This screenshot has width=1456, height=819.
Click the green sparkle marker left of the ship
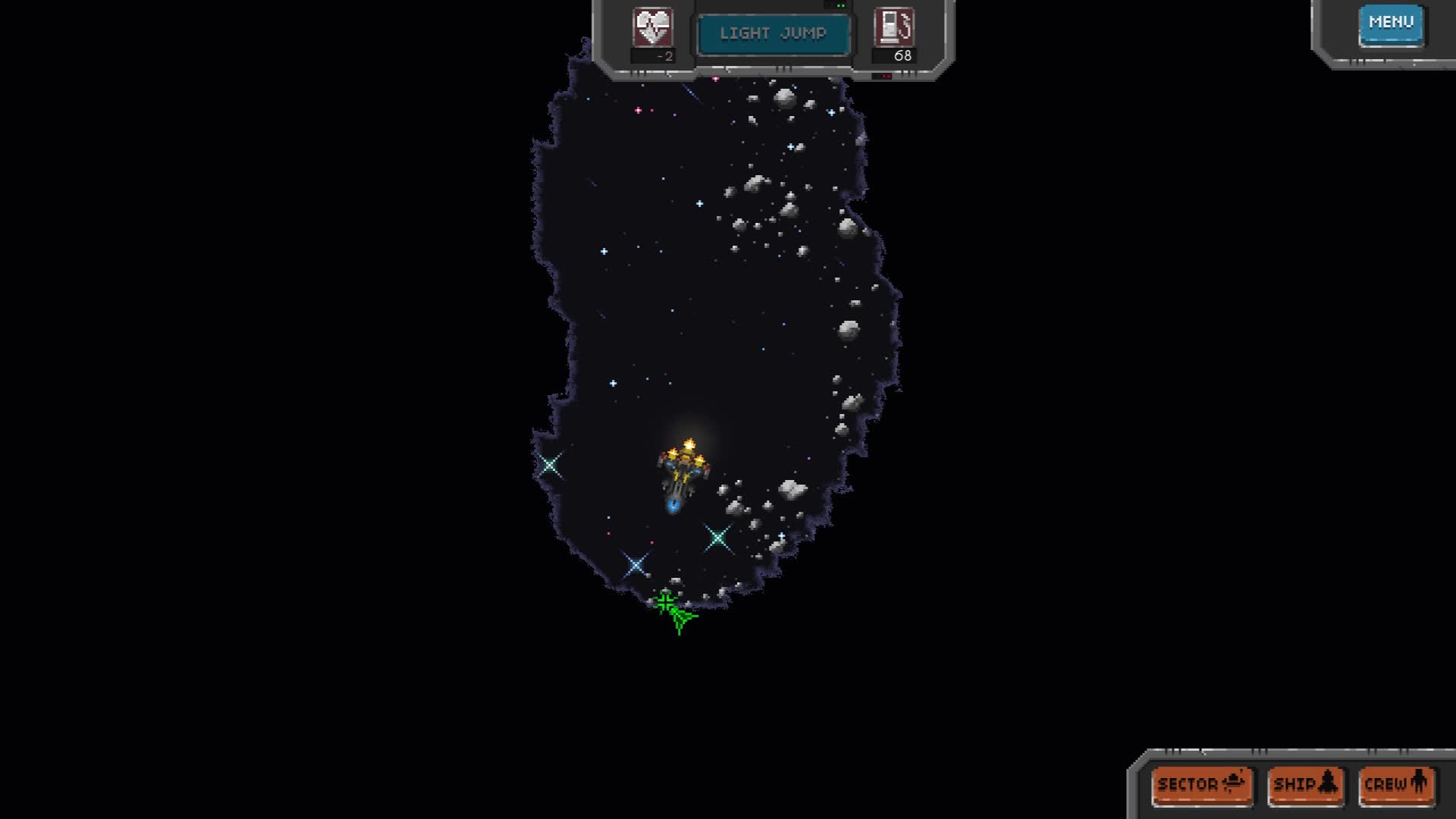(550, 463)
